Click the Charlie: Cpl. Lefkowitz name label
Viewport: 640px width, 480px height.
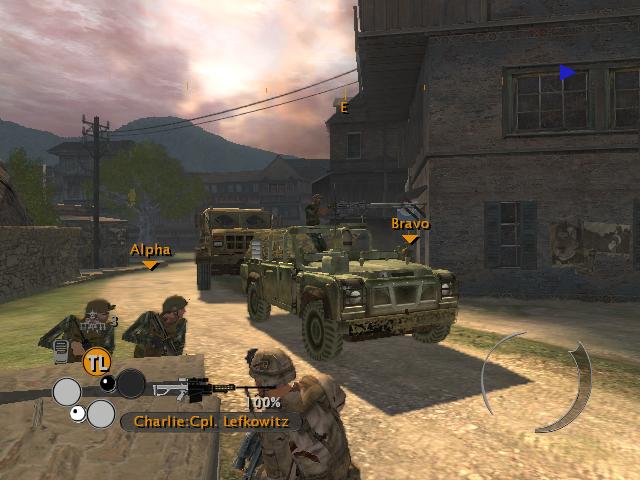210,422
